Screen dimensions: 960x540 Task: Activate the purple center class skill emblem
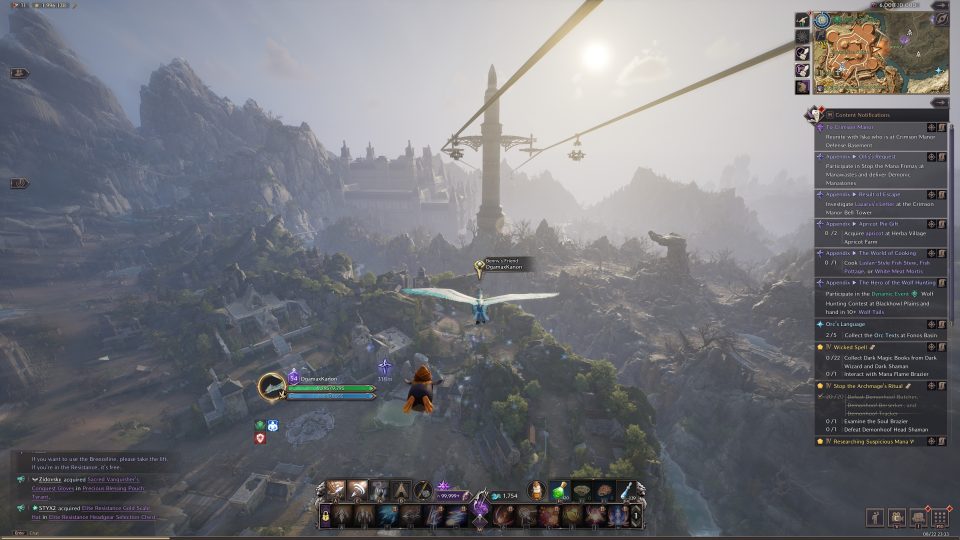[x=480, y=509]
